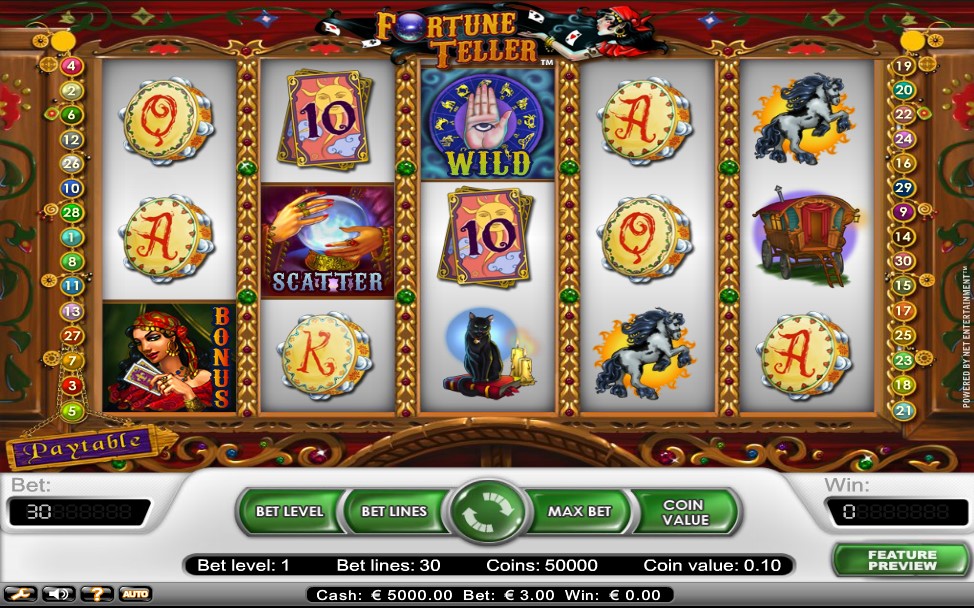
Task: Select payline number 13 marker
Action: [71, 311]
